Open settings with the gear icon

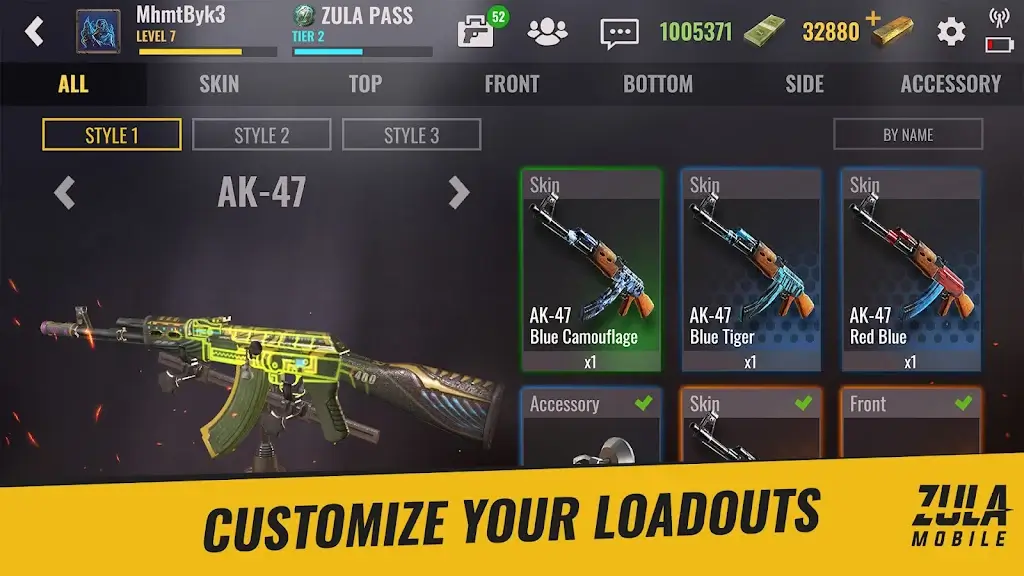point(950,32)
